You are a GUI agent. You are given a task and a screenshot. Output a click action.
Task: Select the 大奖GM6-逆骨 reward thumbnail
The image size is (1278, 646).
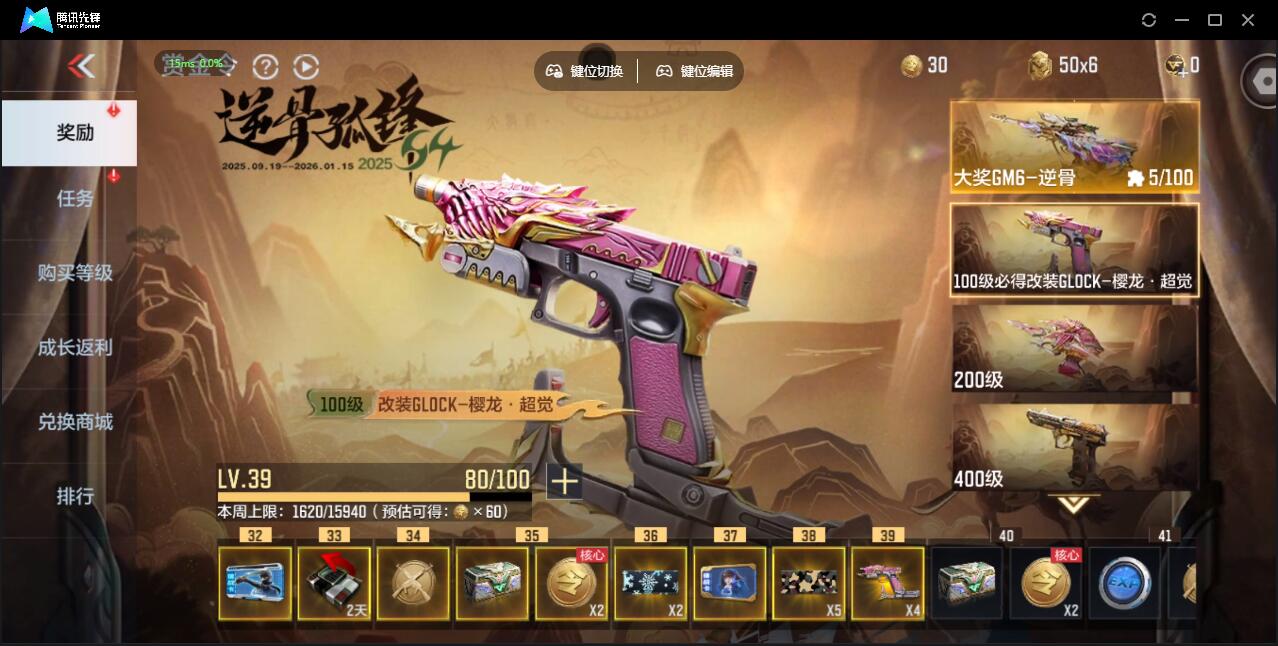[x=1074, y=147]
